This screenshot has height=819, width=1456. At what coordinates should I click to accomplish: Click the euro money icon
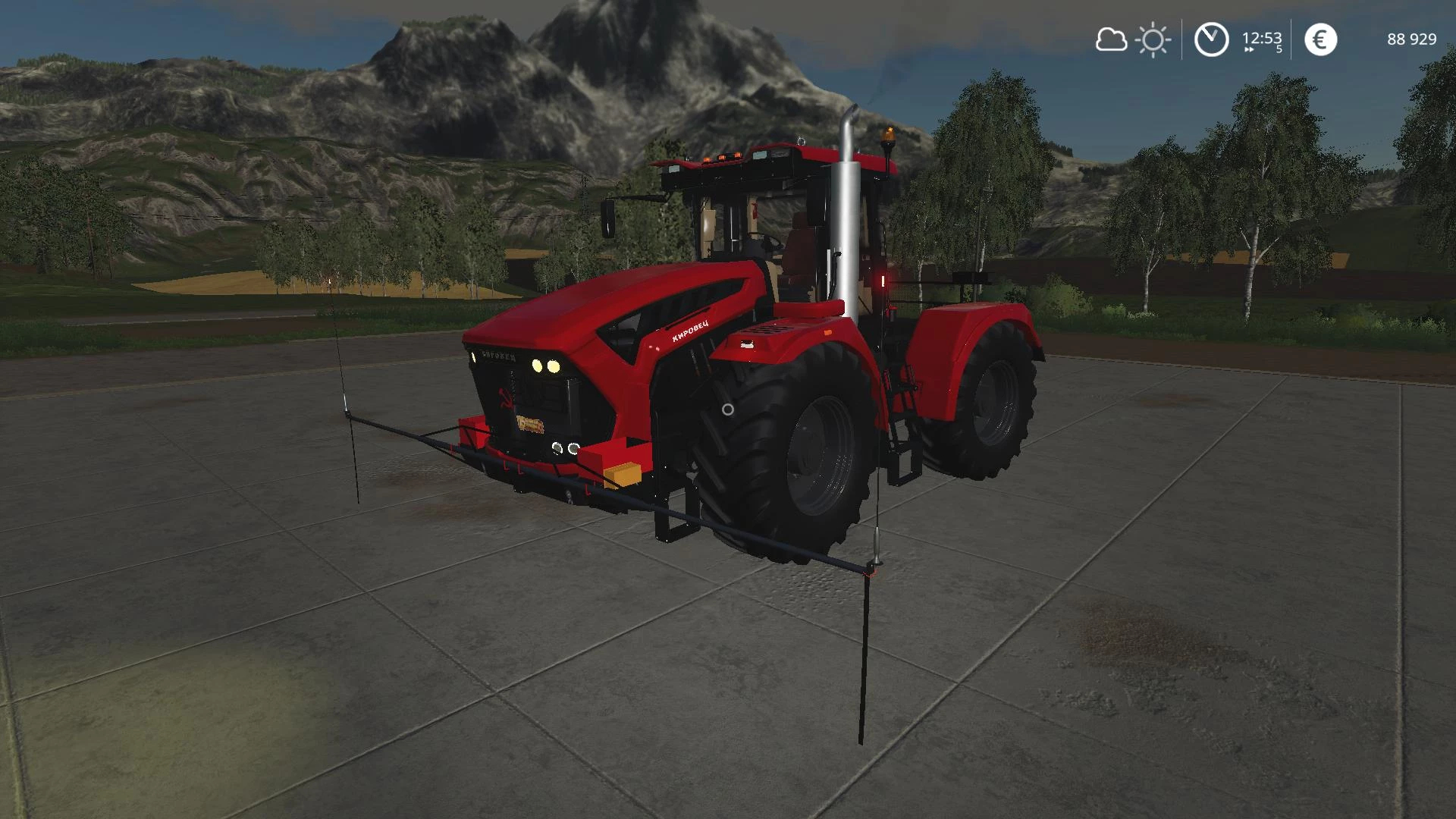pyautogui.click(x=1320, y=39)
